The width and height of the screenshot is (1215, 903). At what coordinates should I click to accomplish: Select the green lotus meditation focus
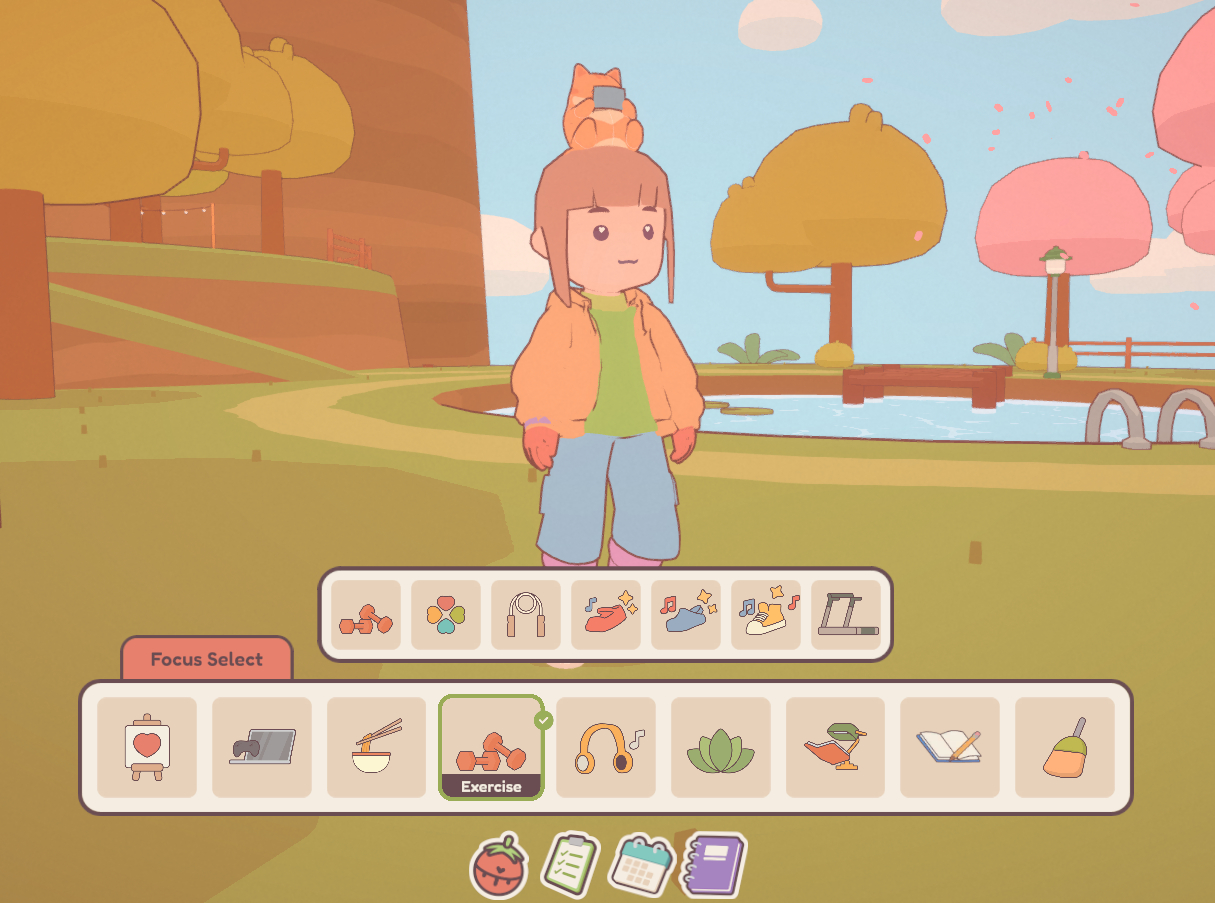pos(721,747)
